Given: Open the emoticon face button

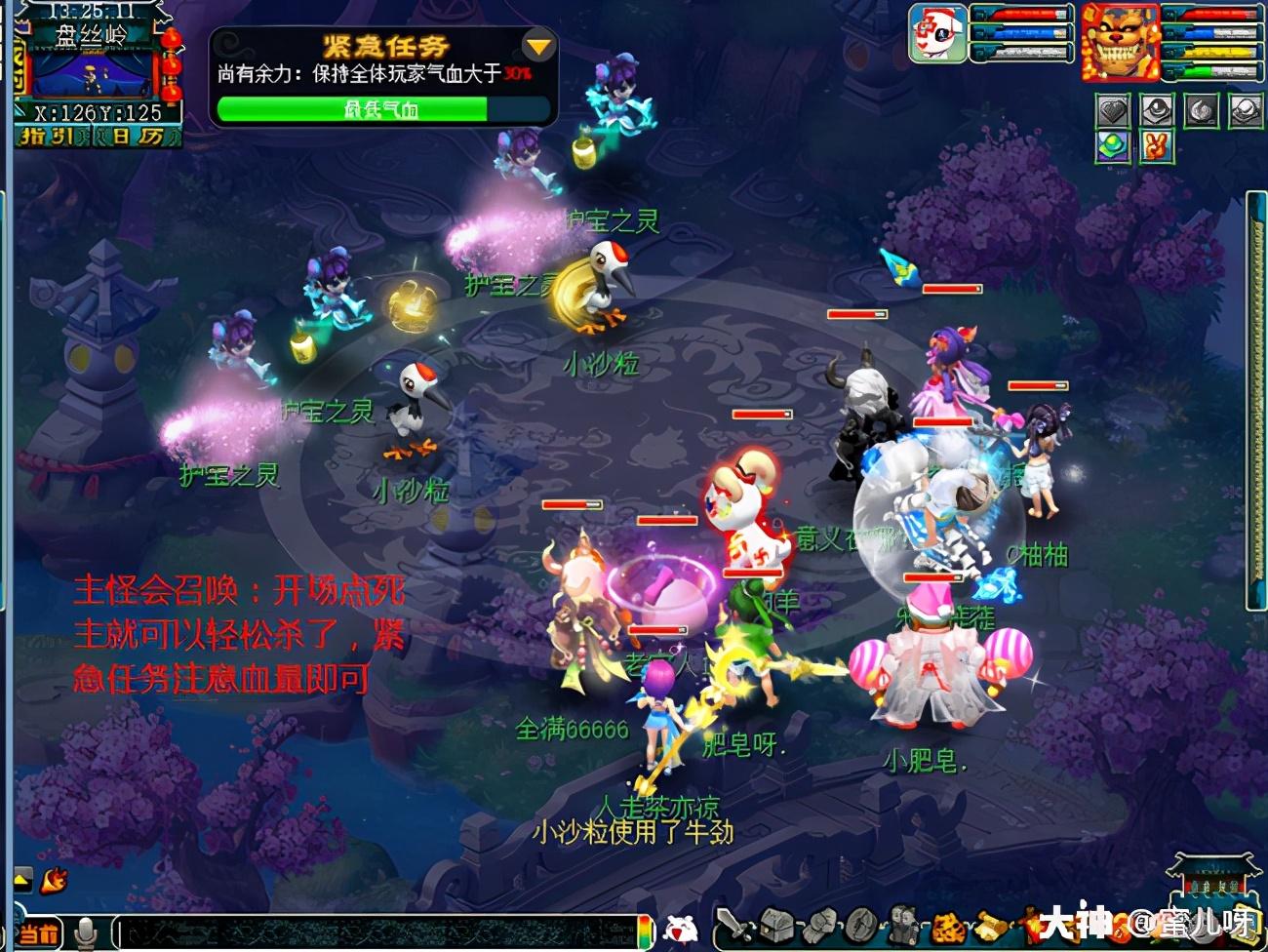Looking at the screenshot, I should 681,929.
